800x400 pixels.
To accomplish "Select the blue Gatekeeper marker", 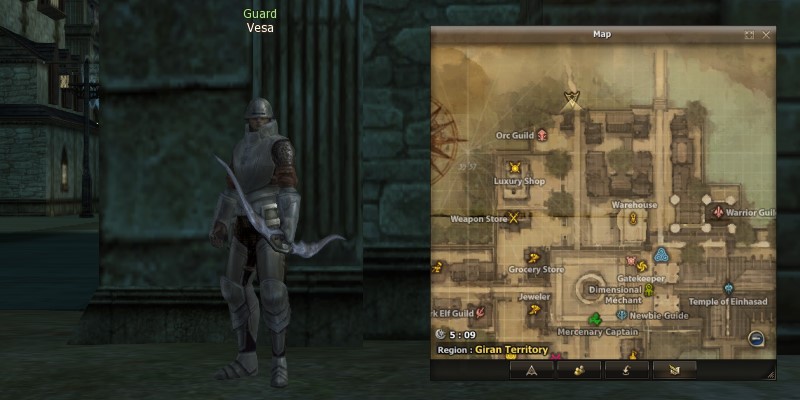I will point(661,255).
